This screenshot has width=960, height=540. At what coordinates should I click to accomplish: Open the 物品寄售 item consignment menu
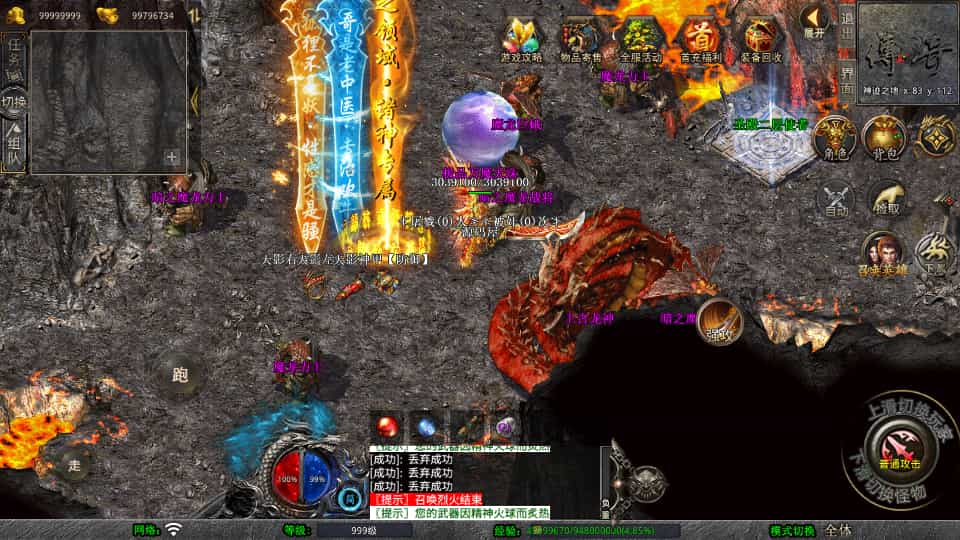tap(580, 40)
